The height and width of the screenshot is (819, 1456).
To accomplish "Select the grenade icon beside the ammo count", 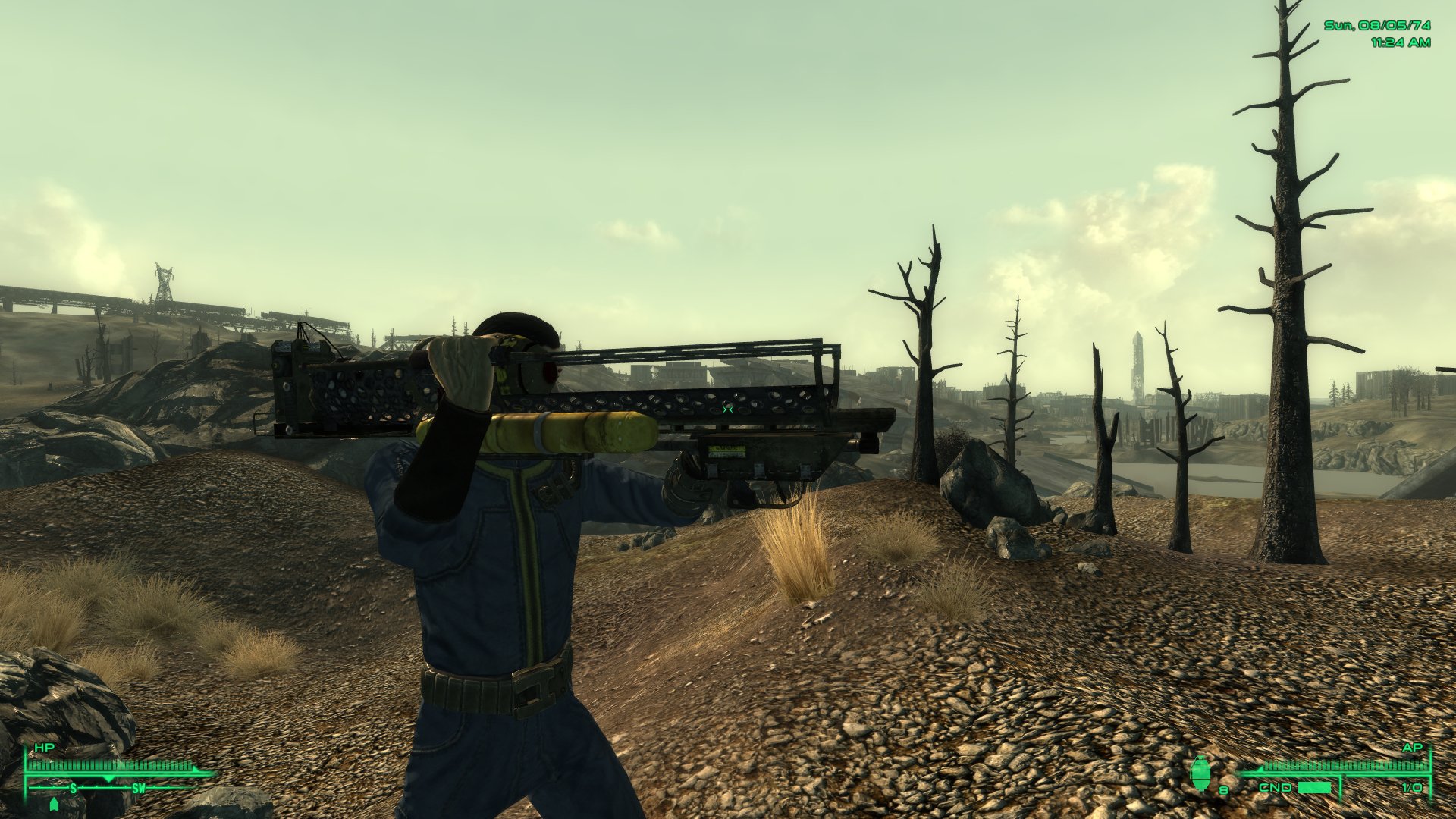I will click(x=1202, y=773).
